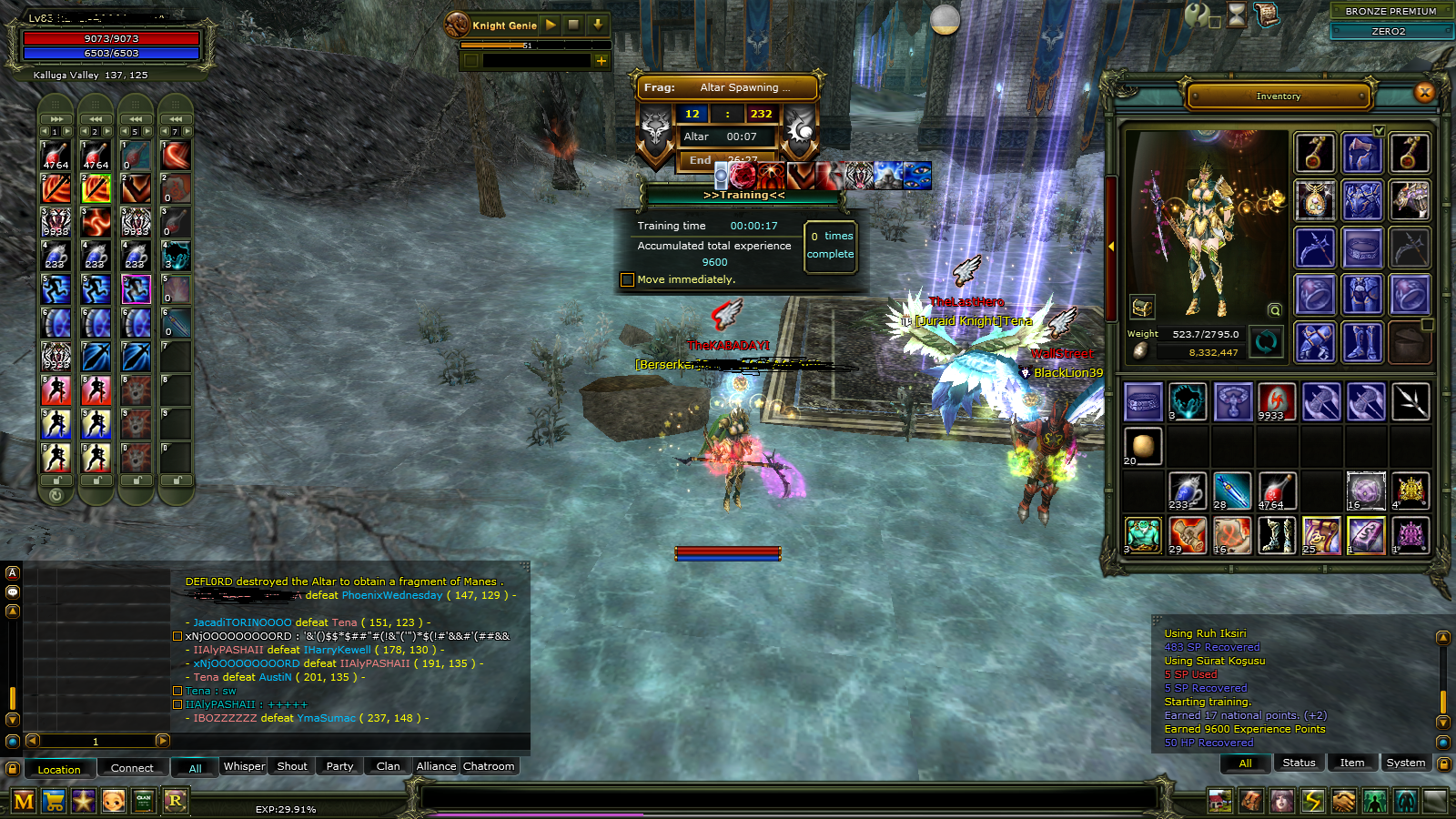1456x819 pixels.
Task: Tick the Move immediately checkbox
Action: click(627, 279)
